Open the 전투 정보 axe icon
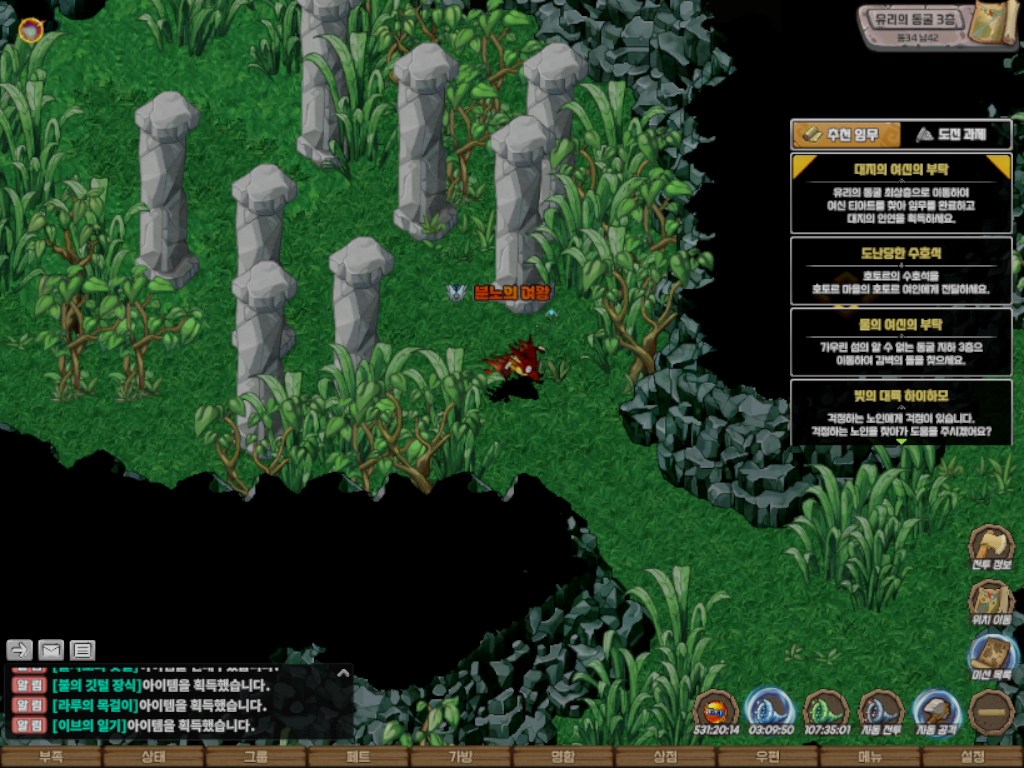Image resolution: width=1024 pixels, height=768 pixels. (991, 547)
